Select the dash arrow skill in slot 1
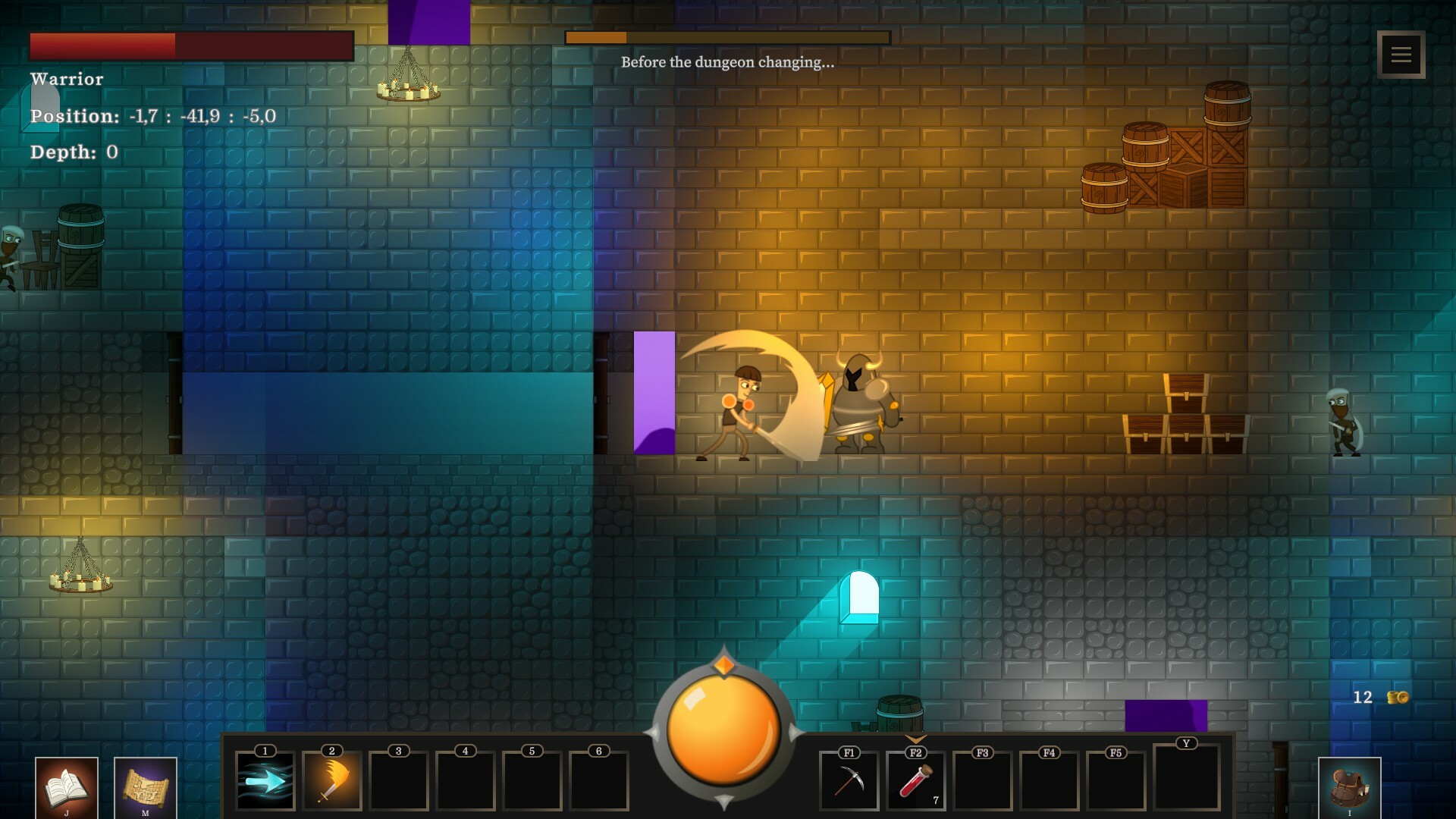This screenshot has height=819, width=1456. pos(265,781)
